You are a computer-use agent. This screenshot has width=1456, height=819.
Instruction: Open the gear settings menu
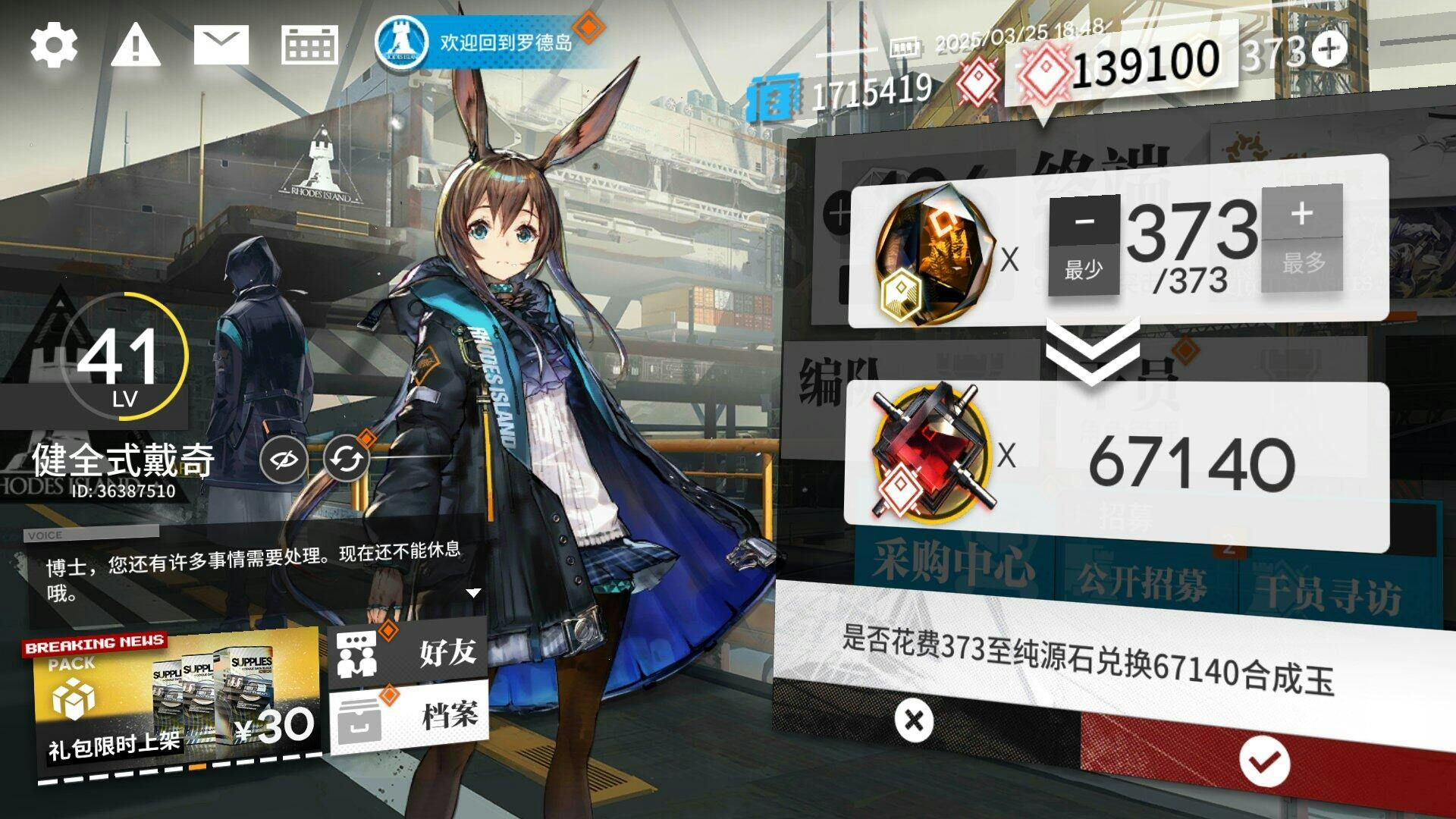coord(54,45)
